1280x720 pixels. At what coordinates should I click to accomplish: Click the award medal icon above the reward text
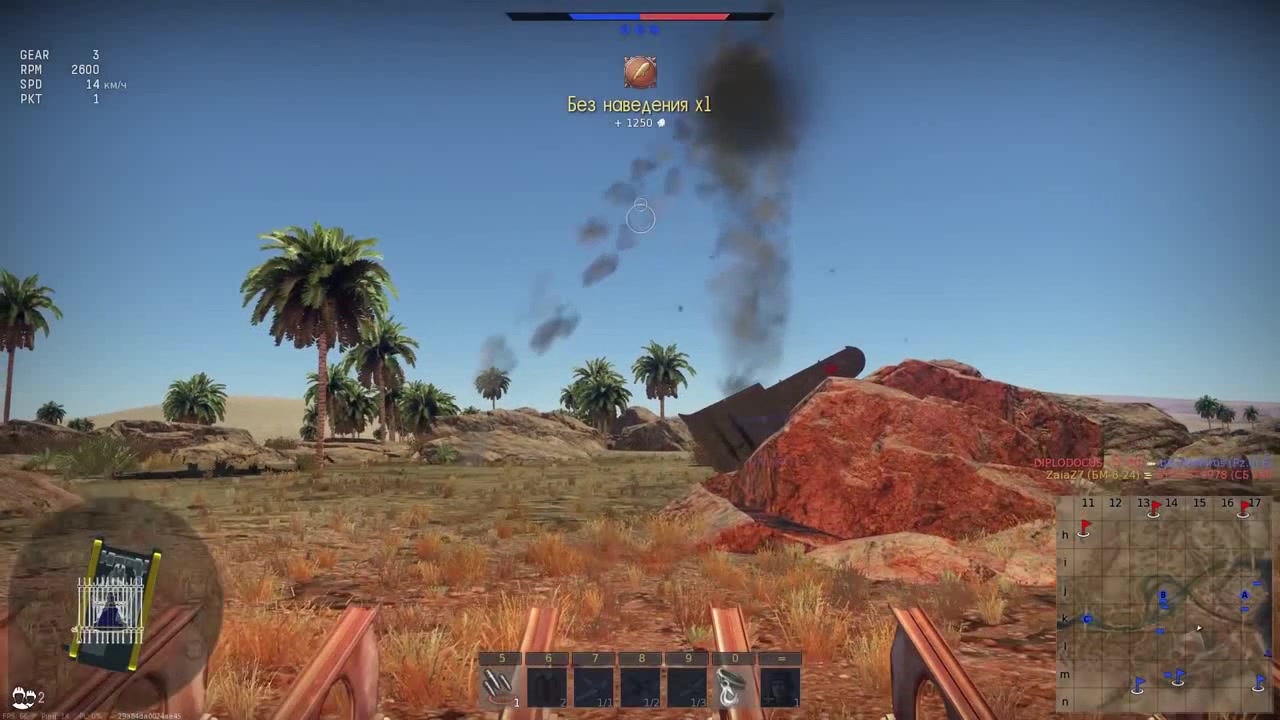(639, 72)
